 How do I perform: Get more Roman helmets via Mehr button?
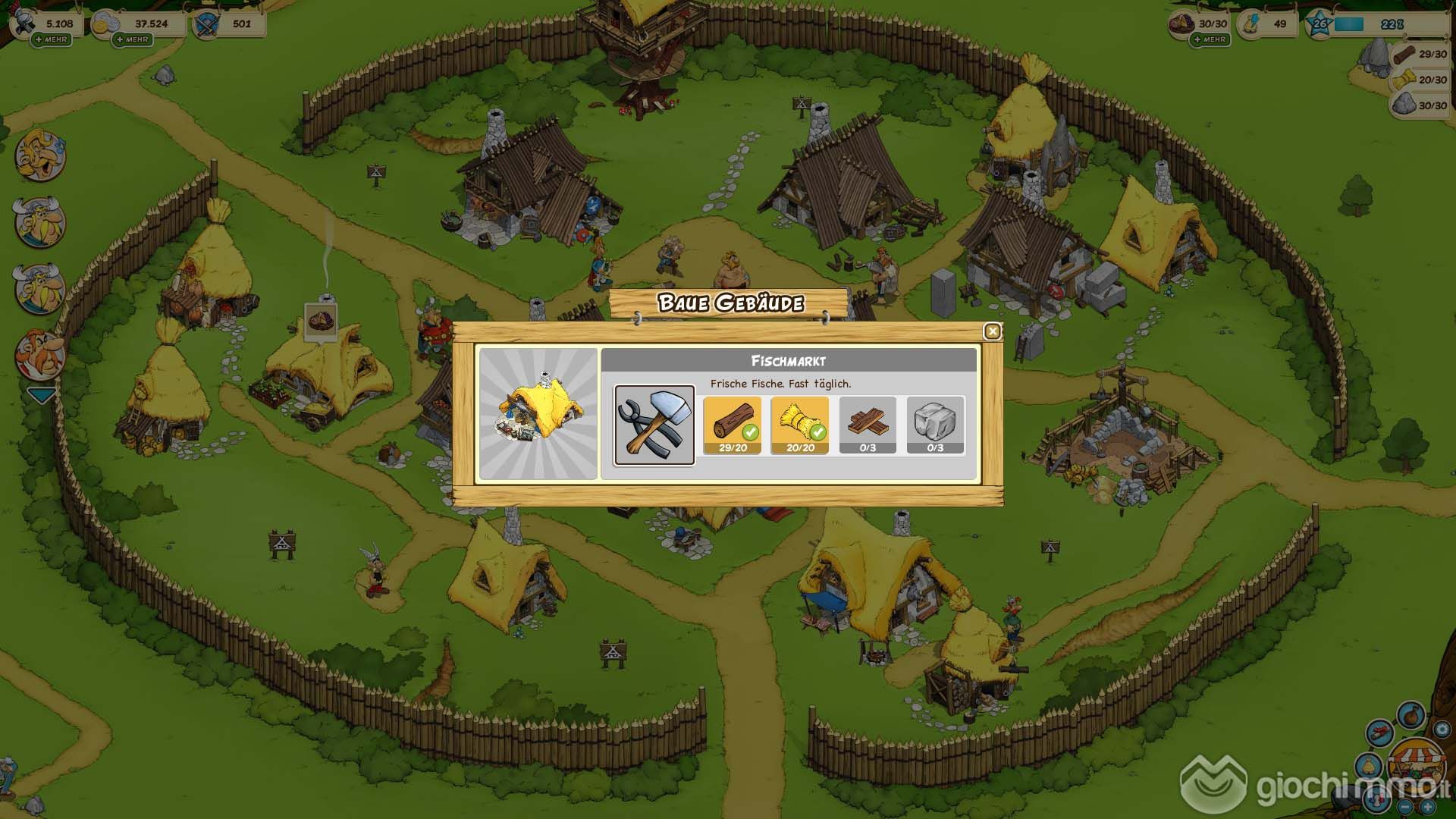52,39
